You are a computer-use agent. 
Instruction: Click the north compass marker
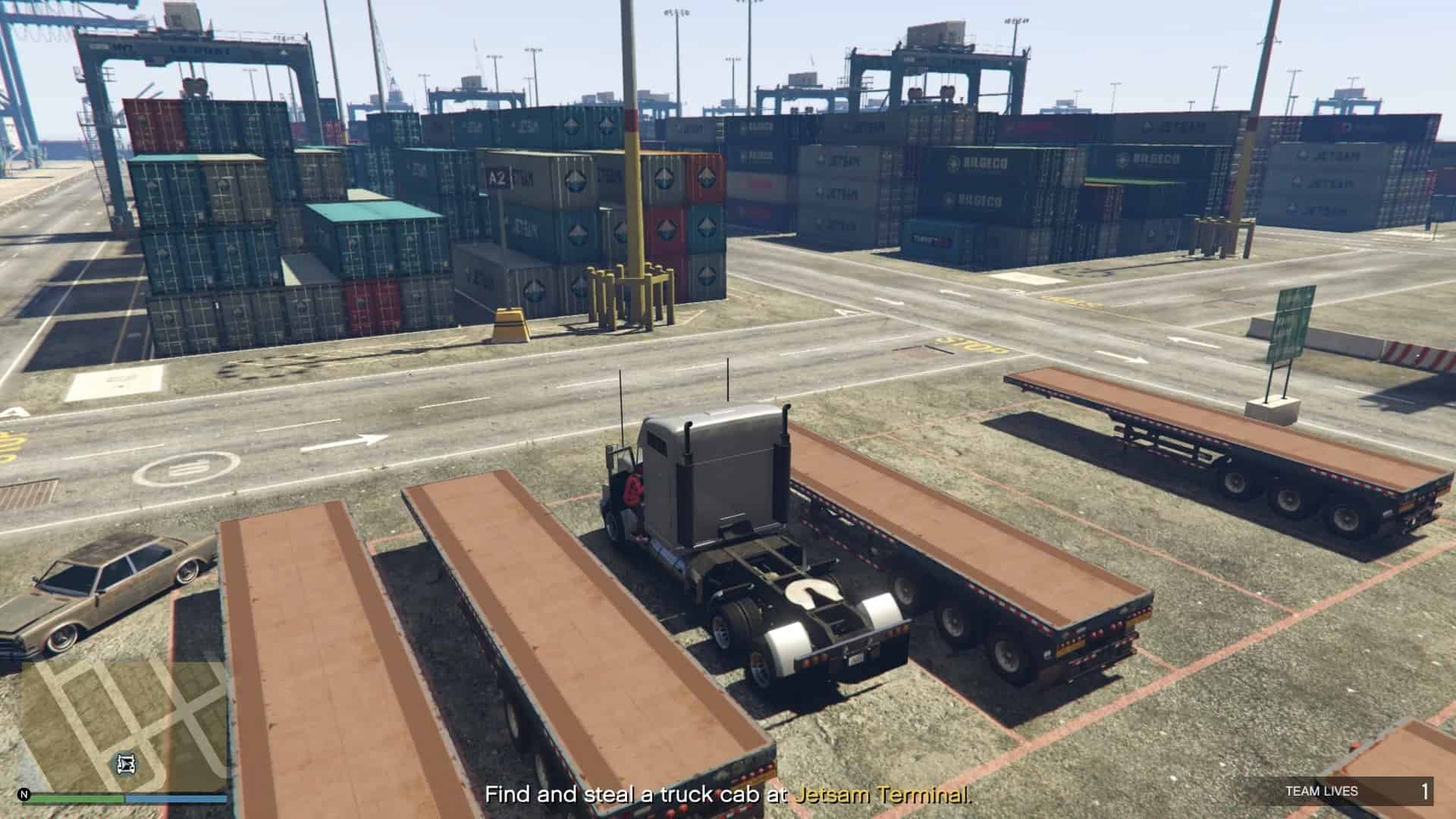pos(24,795)
